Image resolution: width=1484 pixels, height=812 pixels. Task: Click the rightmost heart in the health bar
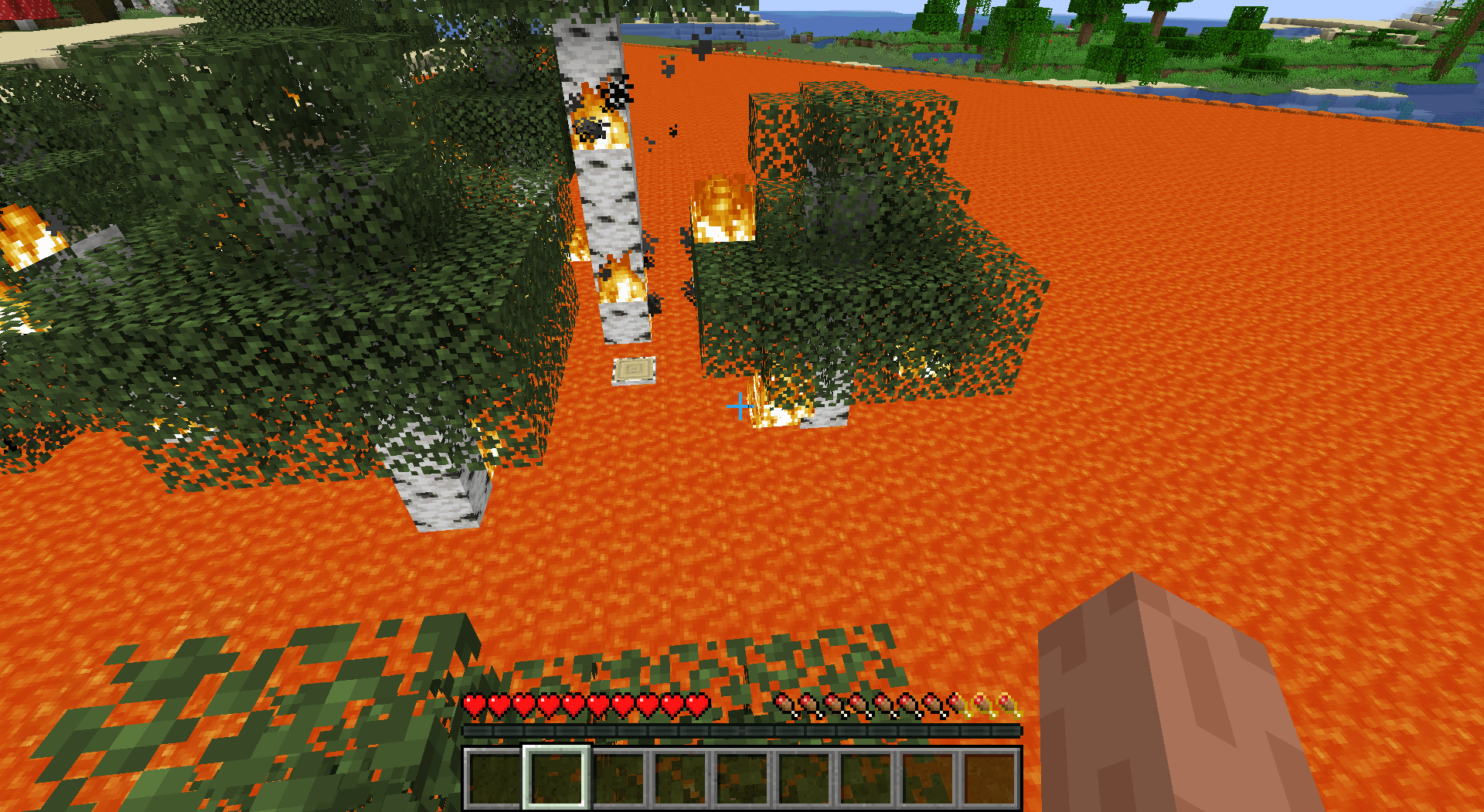(x=698, y=705)
